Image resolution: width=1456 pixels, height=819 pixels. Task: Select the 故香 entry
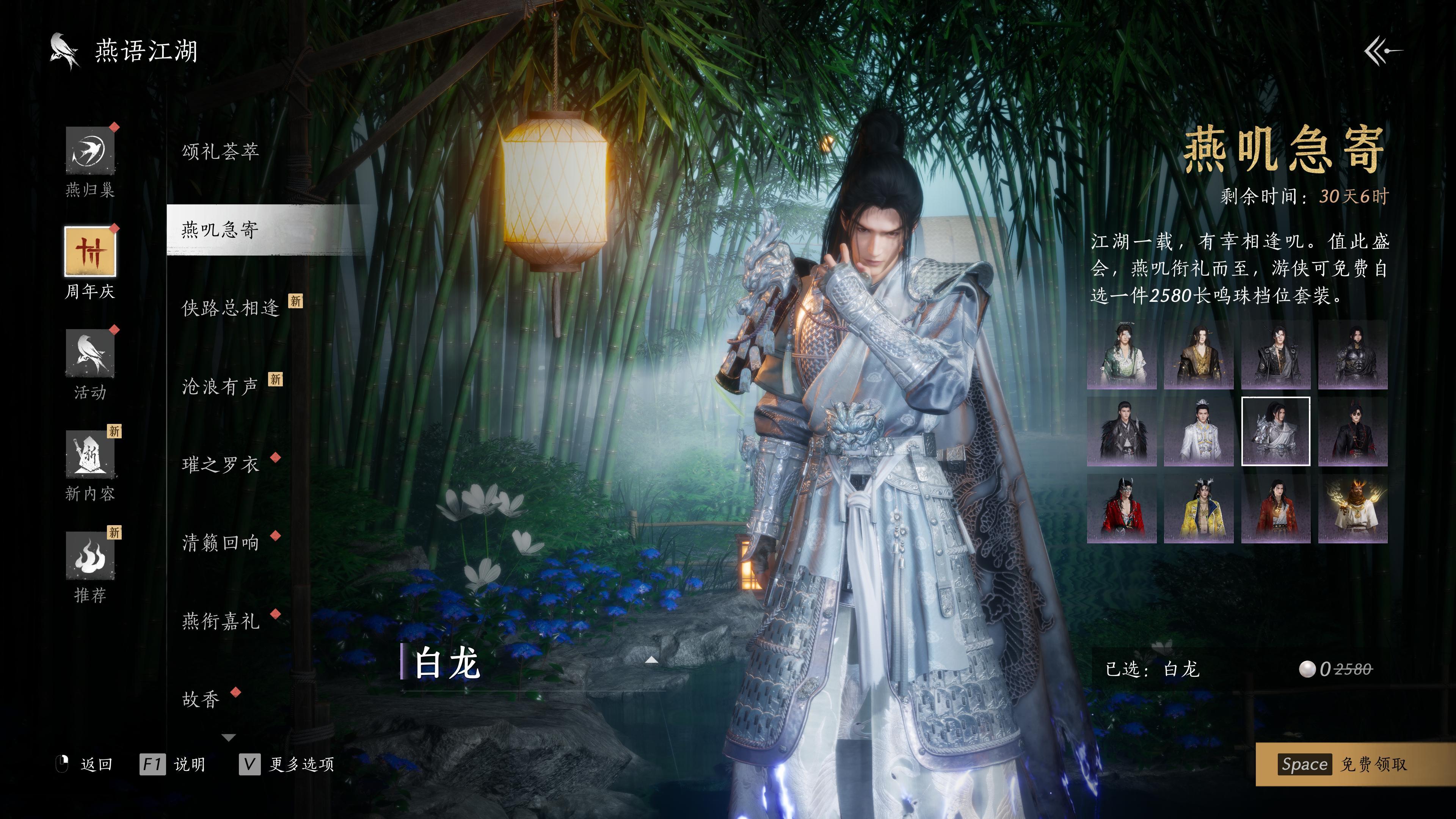point(201,700)
